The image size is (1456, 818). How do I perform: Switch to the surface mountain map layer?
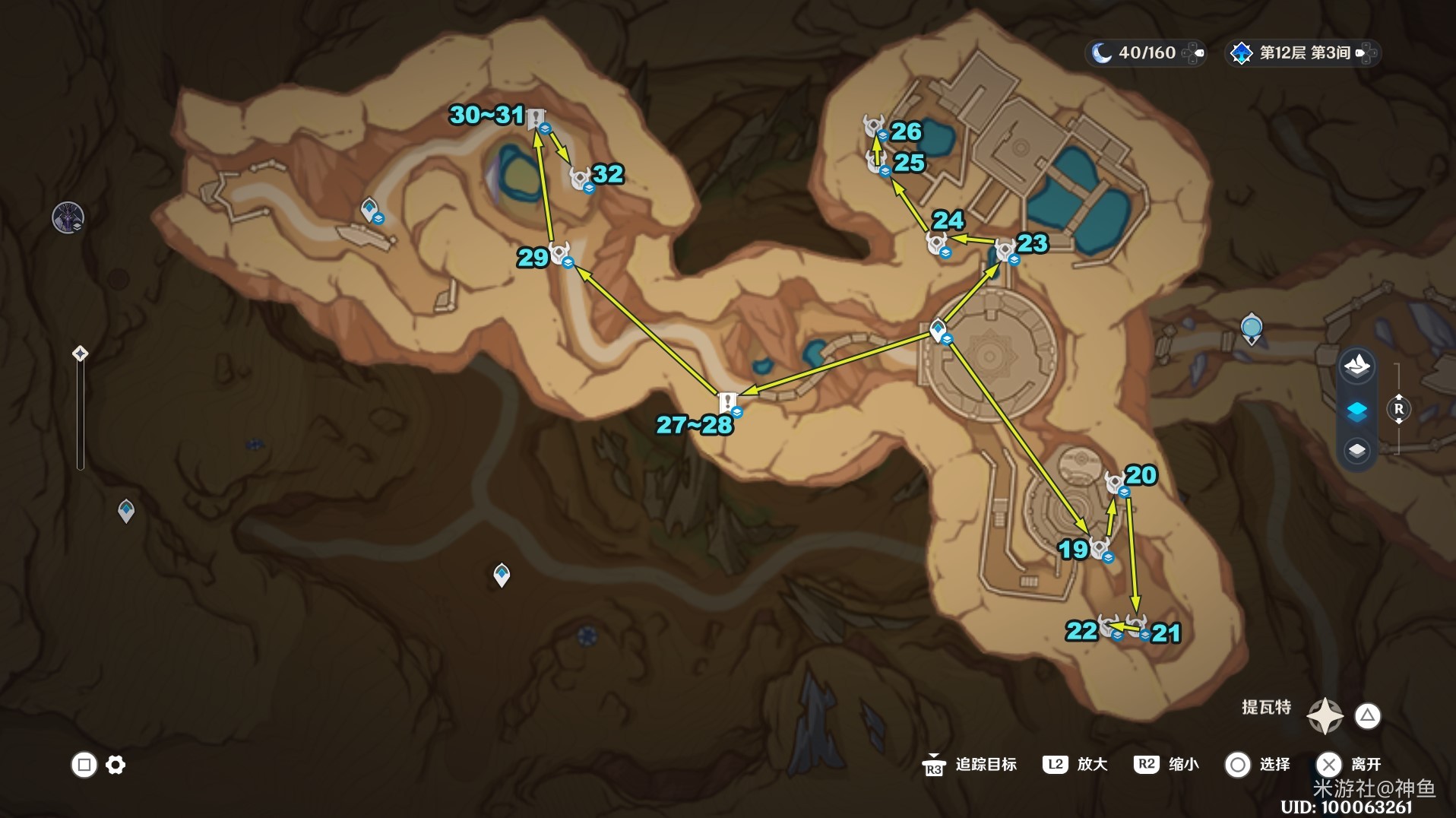click(x=1356, y=366)
